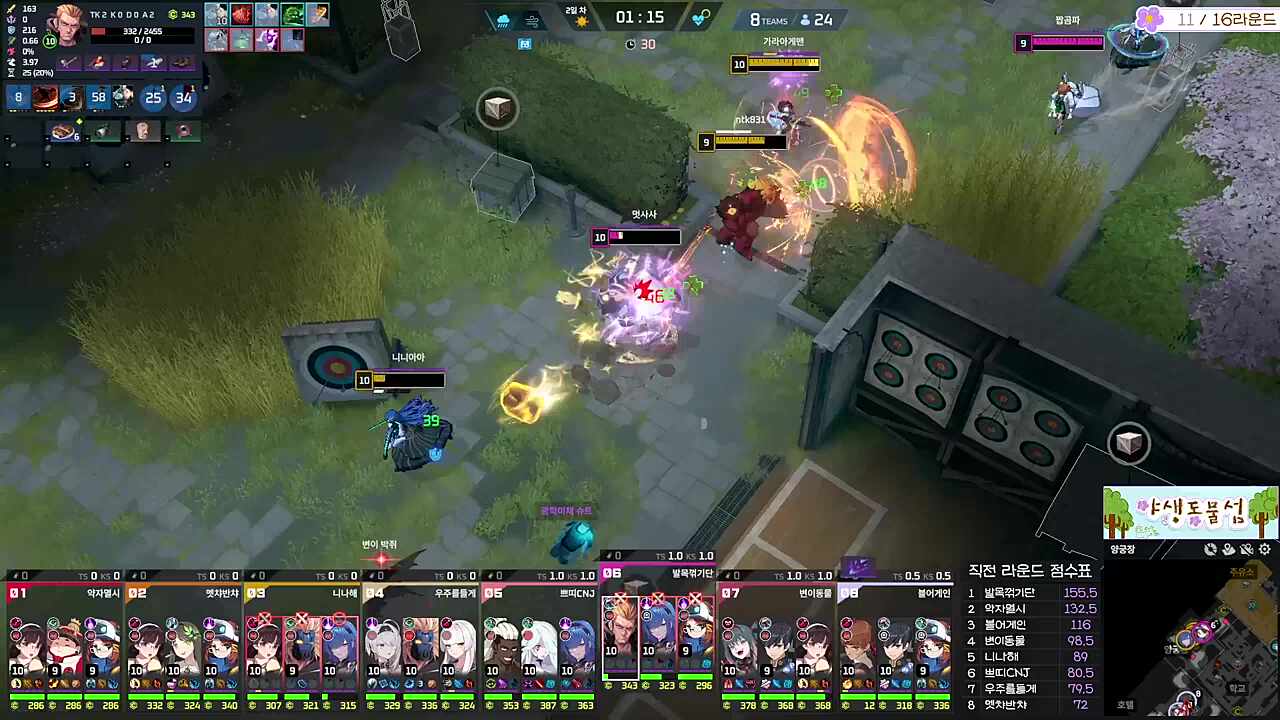1280x720 pixels.
Task: Click the rainy weather icon in top bar
Action: [x=503, y=20]
